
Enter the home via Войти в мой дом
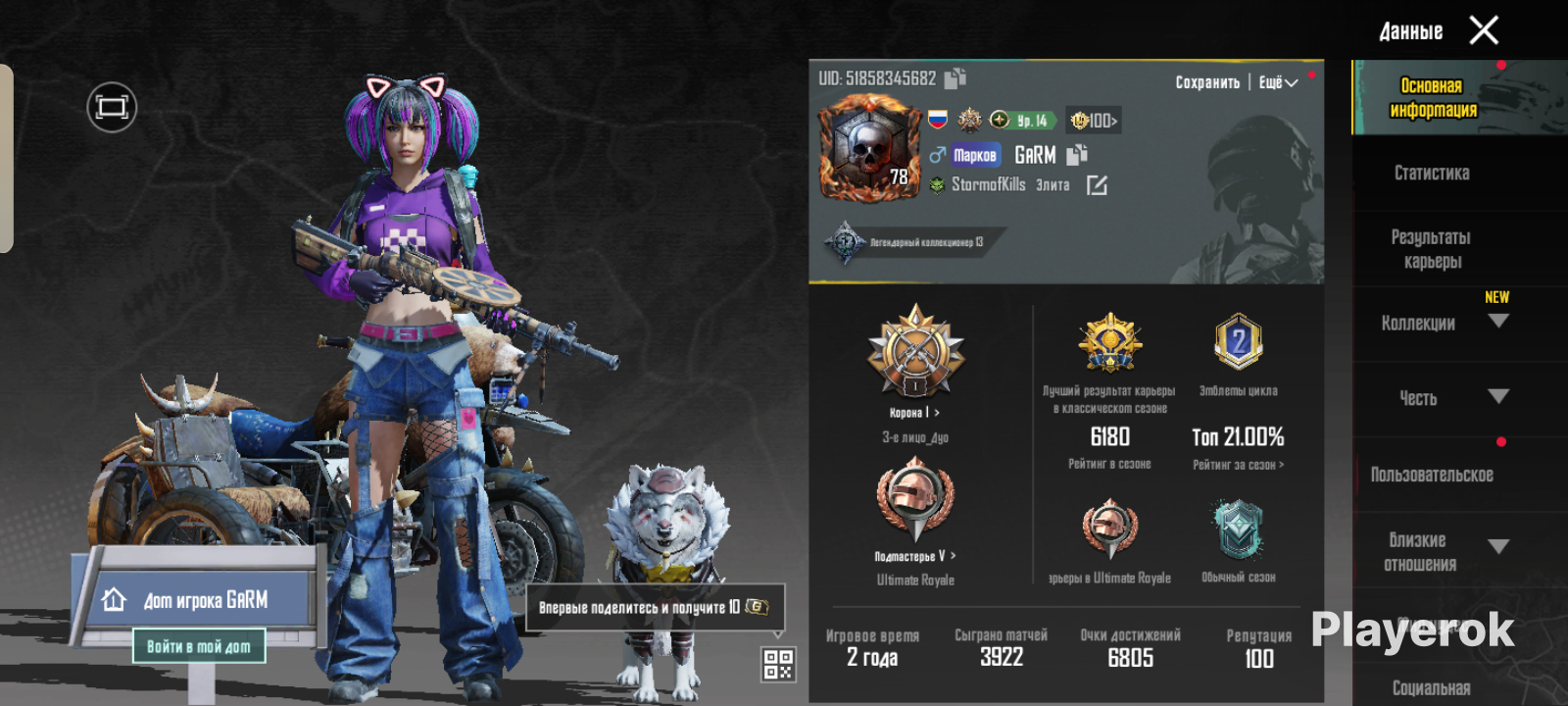point(199,646)
